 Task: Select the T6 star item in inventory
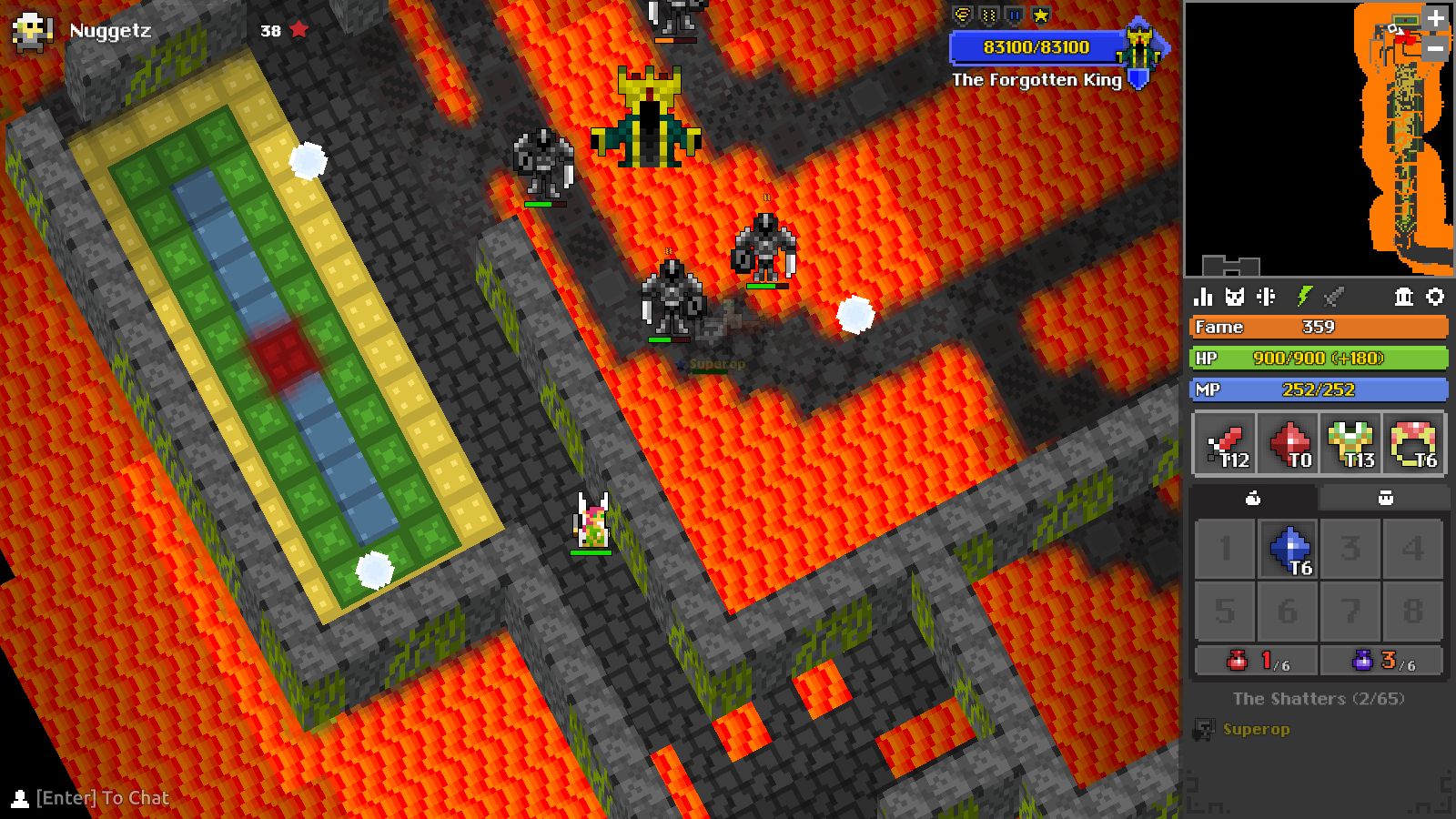coord(1288,550)
